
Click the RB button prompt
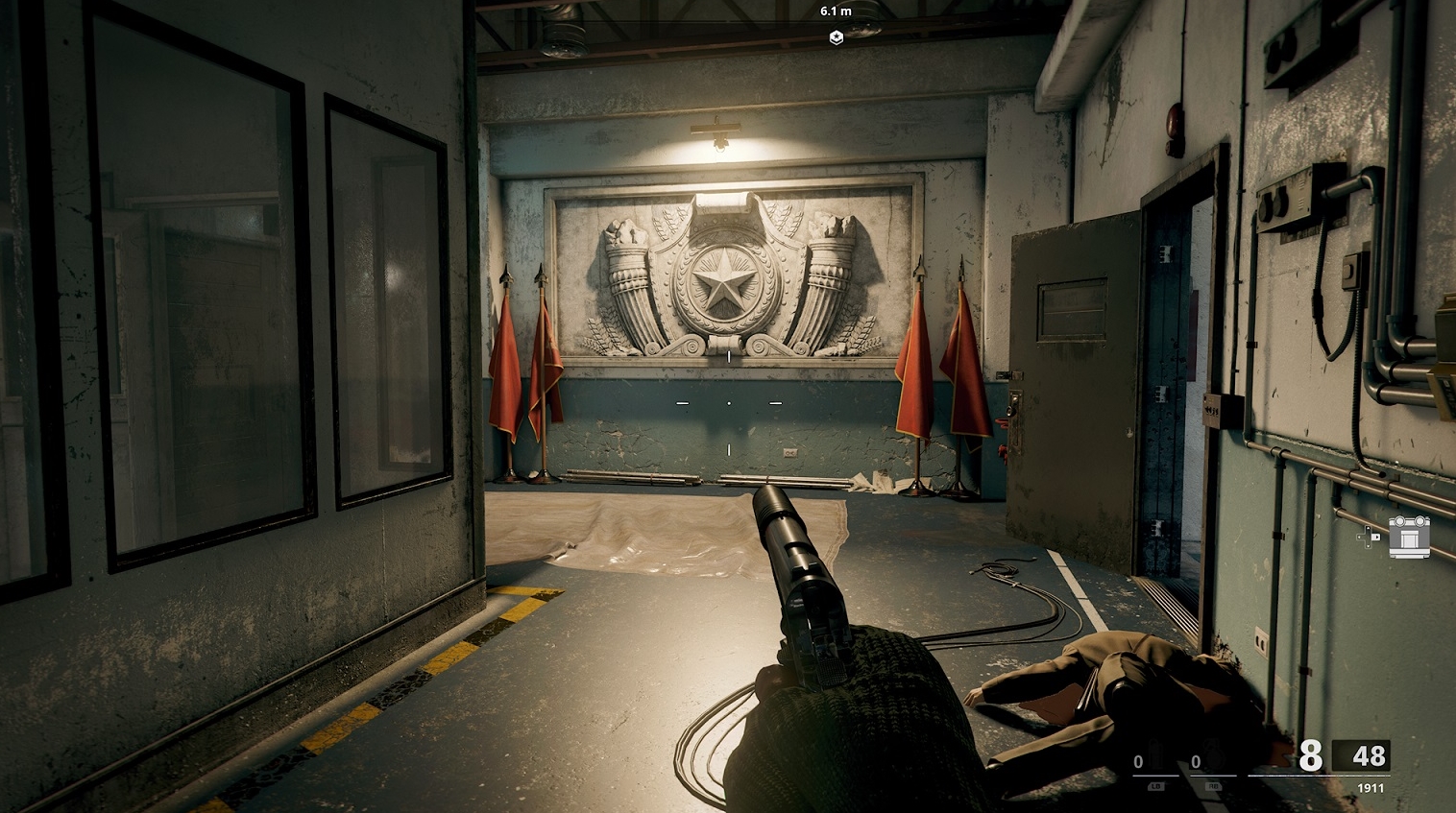point(1214,786)
